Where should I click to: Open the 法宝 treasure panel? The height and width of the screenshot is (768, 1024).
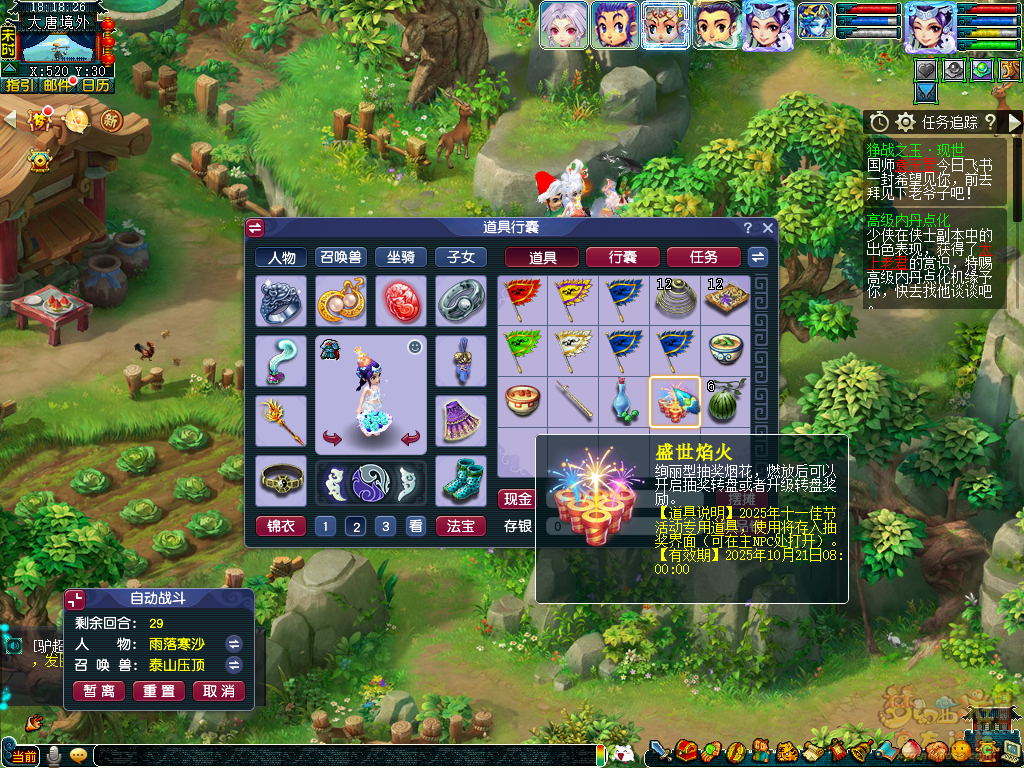point(460,526)
